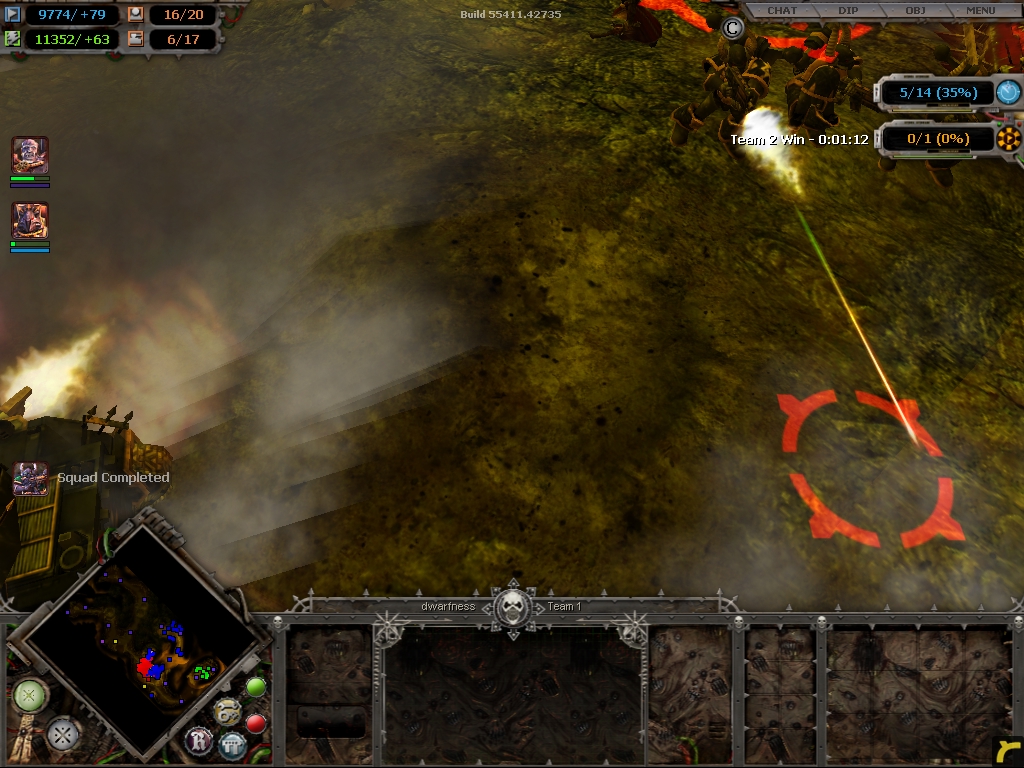Open the DIP diplomacy panel
Viewport: 1024px width, 768px height.
pyautogui.click(x=848, y=11)
